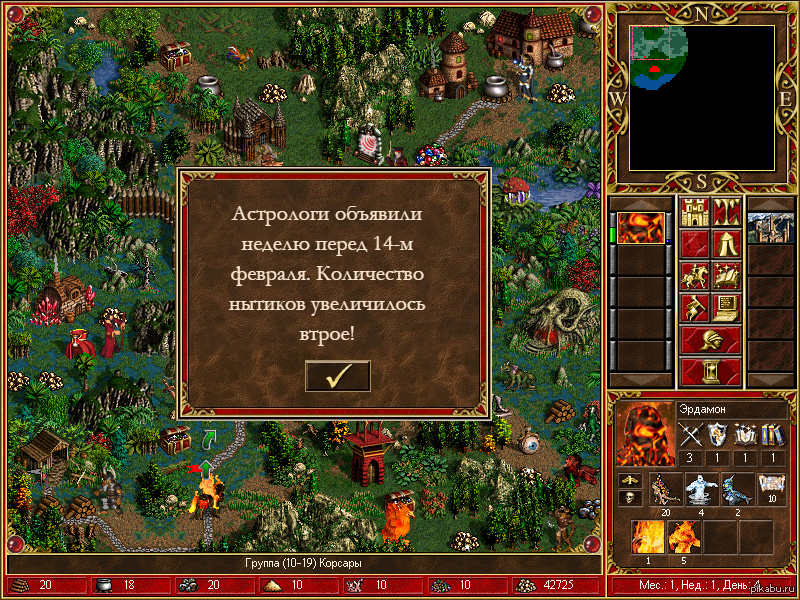800x600 pixels.
Task: Select the castle town in the town list
Action: [770, 228]
